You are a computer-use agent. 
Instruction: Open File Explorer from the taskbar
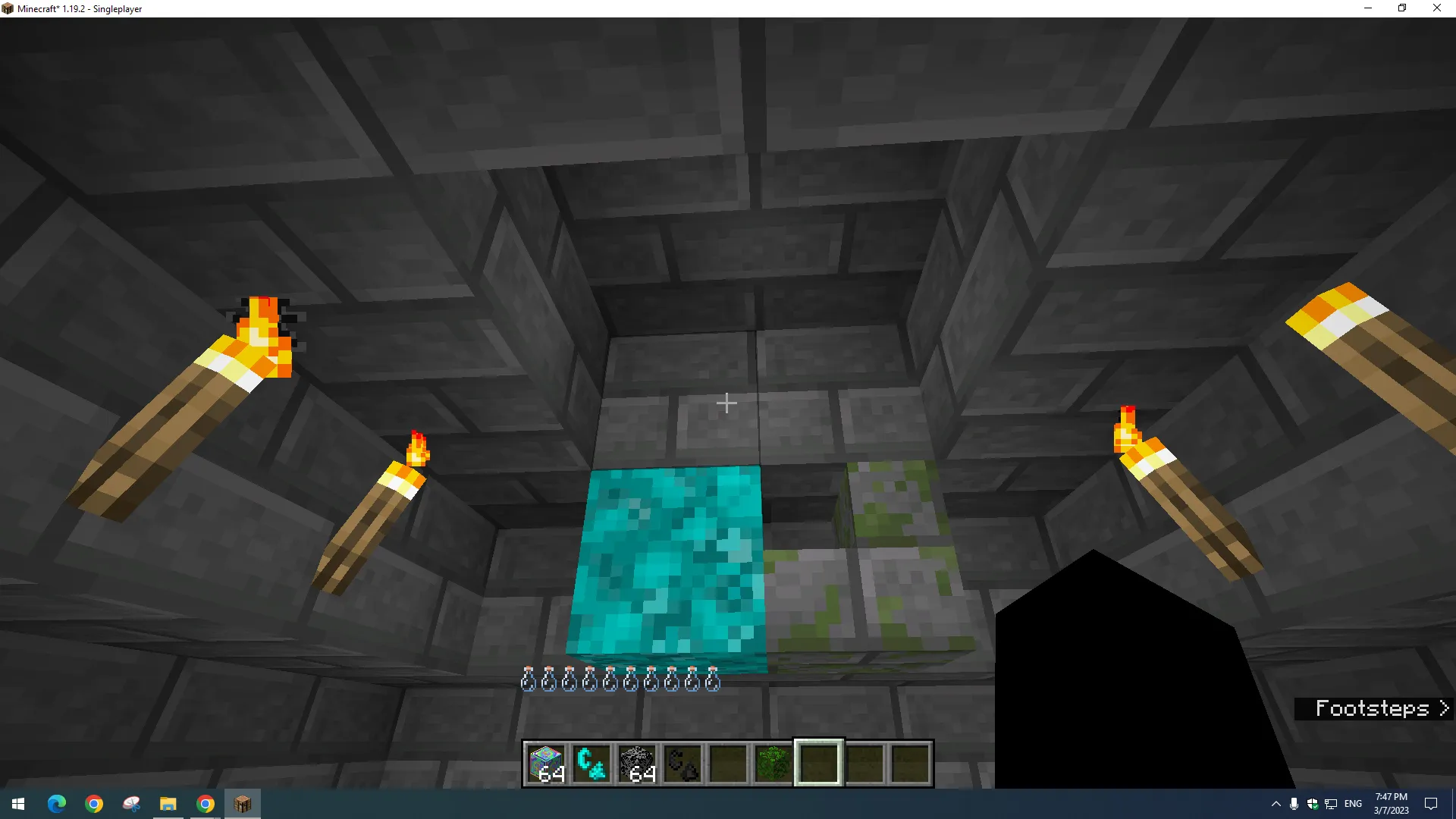pyautogui.click(x=168, y=803)
